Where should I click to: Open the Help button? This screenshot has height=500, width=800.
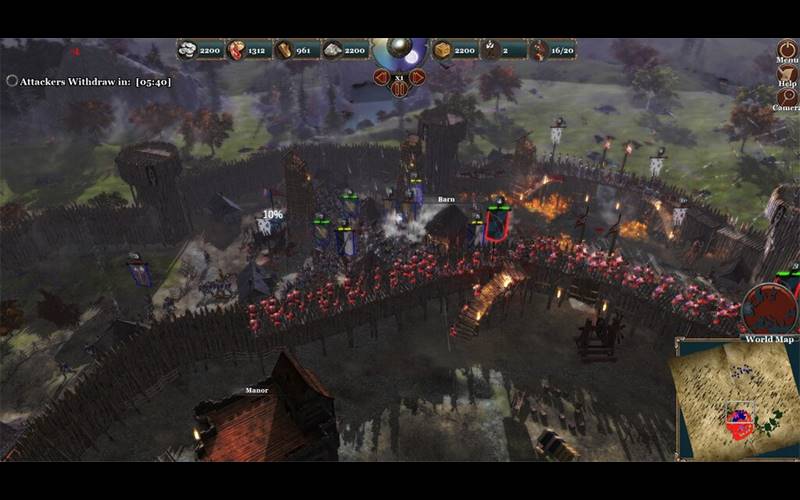(x=787, y=73)
